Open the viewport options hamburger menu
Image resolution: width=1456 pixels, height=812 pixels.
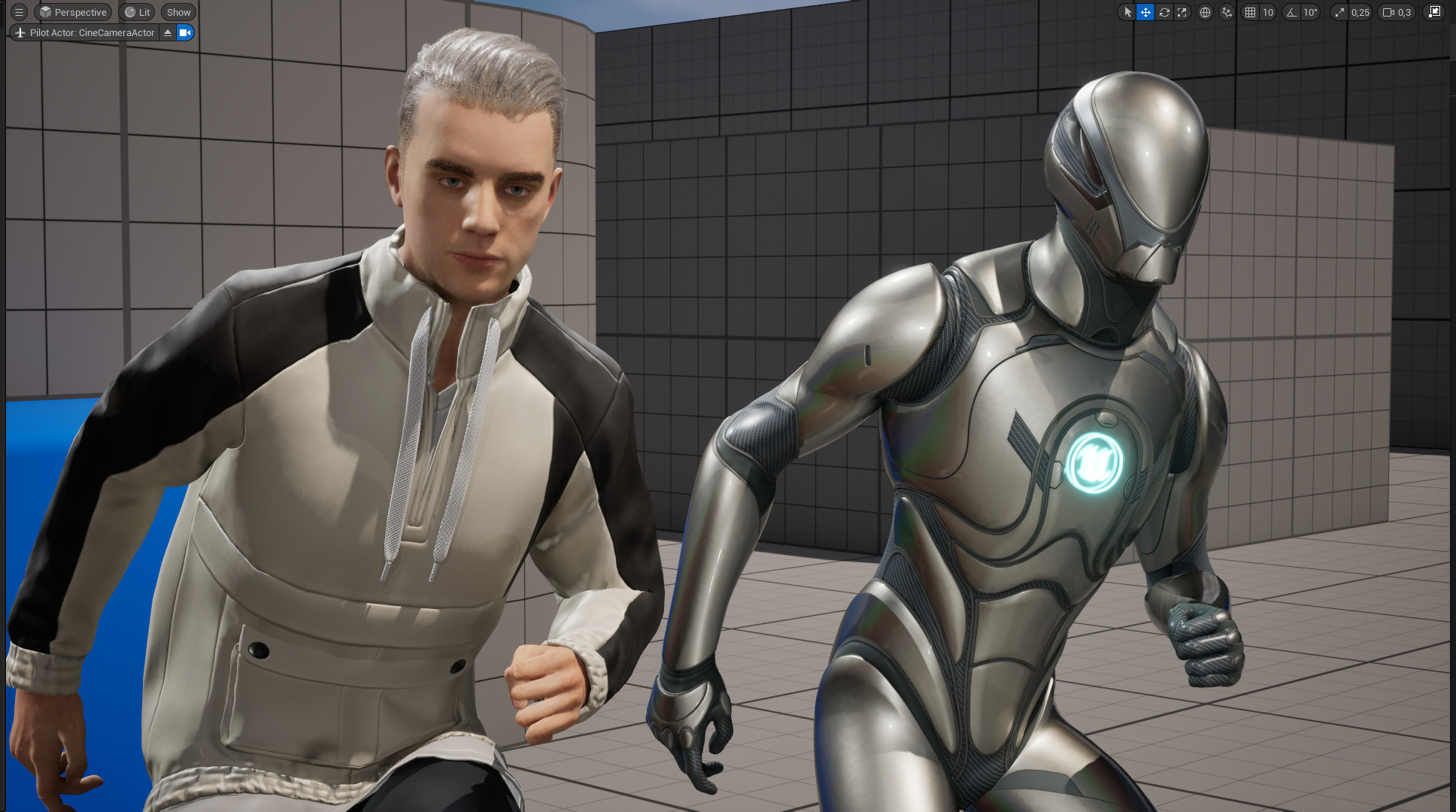pyautogui.click(x=20, y=12)
